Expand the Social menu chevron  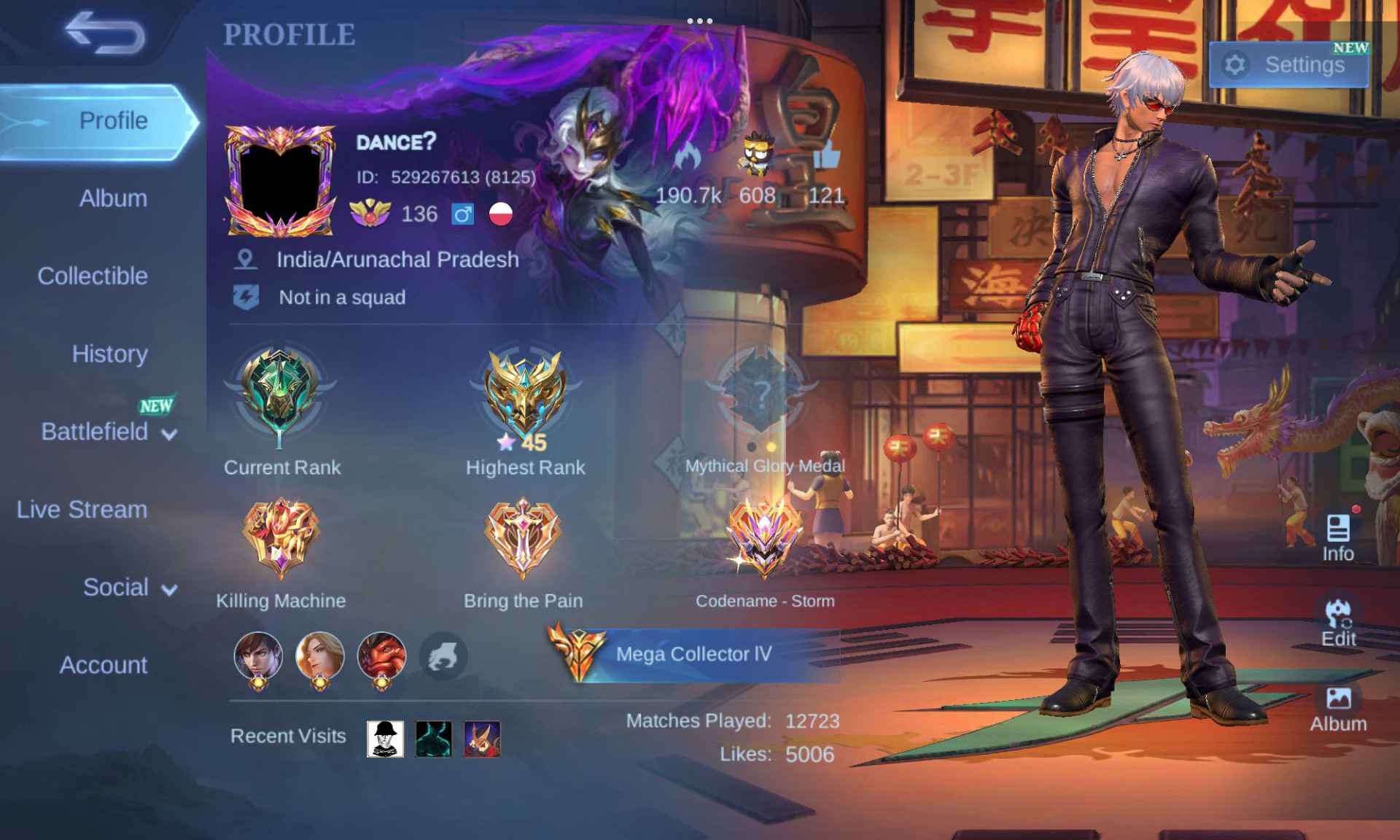click(x=169, y=589)
